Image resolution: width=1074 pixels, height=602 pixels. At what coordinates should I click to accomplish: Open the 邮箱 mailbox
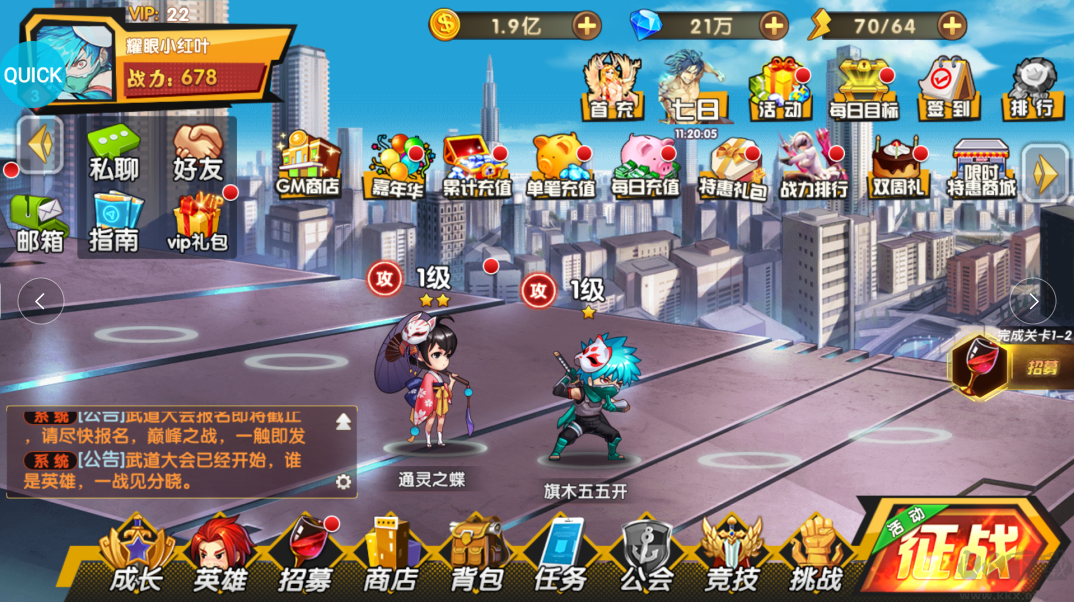click(x=40, y=223)
